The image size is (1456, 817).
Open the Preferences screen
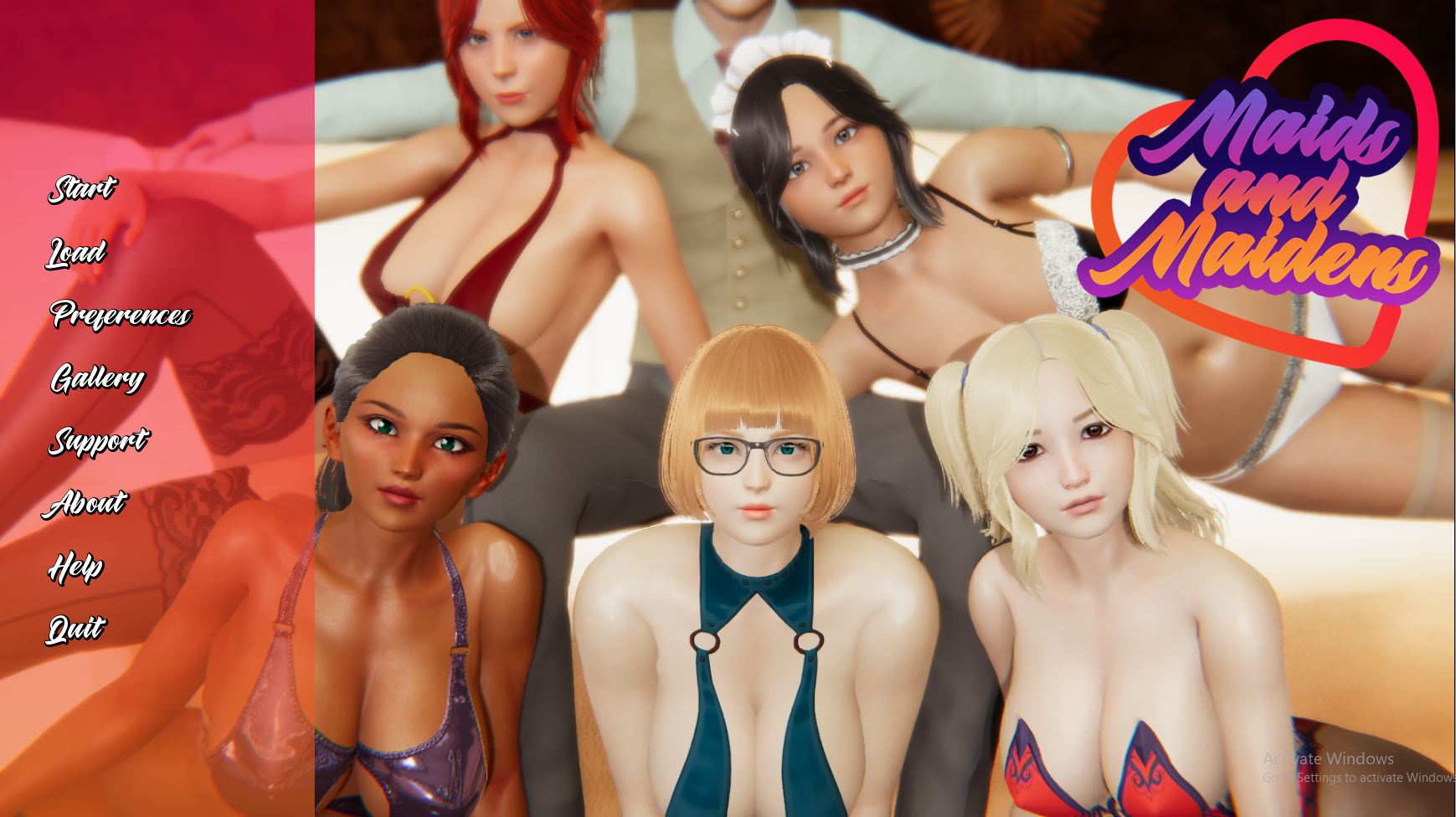click(x=121, y=315)
